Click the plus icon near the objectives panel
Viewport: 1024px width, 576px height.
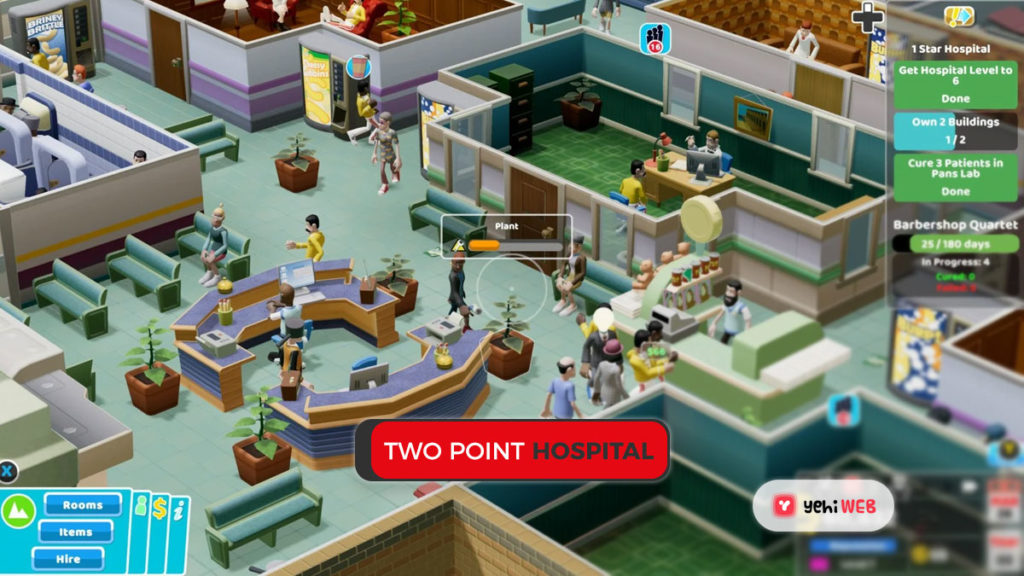click(x=866, y=17)
